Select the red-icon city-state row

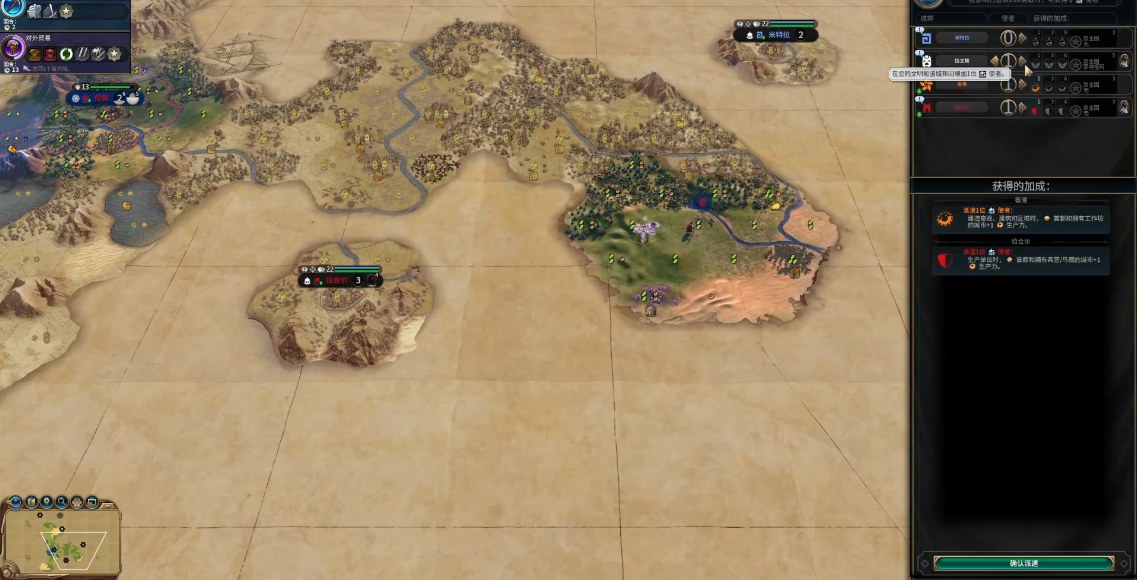point(960,106)
